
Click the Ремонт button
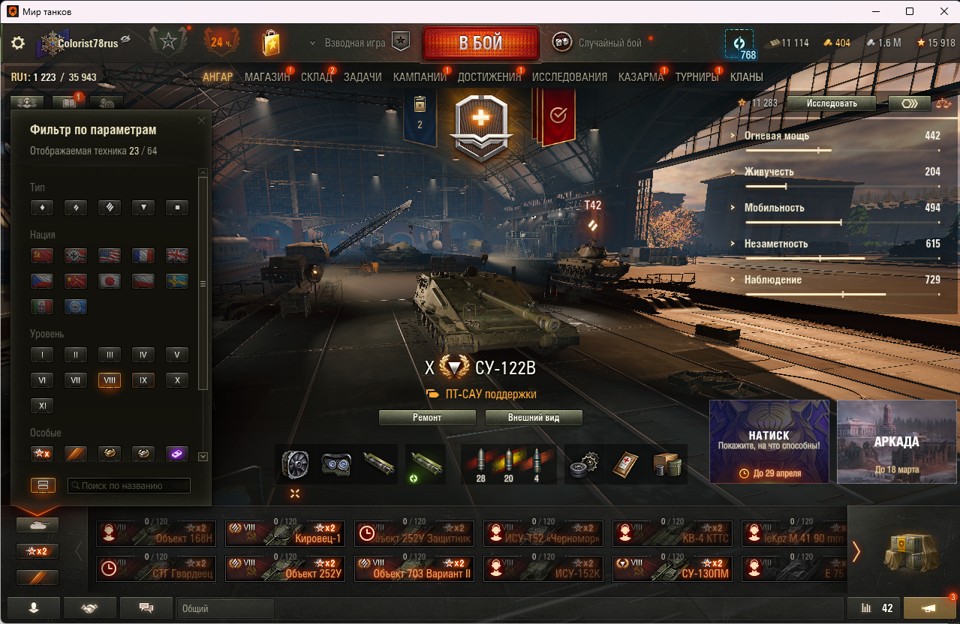[427, 418]
